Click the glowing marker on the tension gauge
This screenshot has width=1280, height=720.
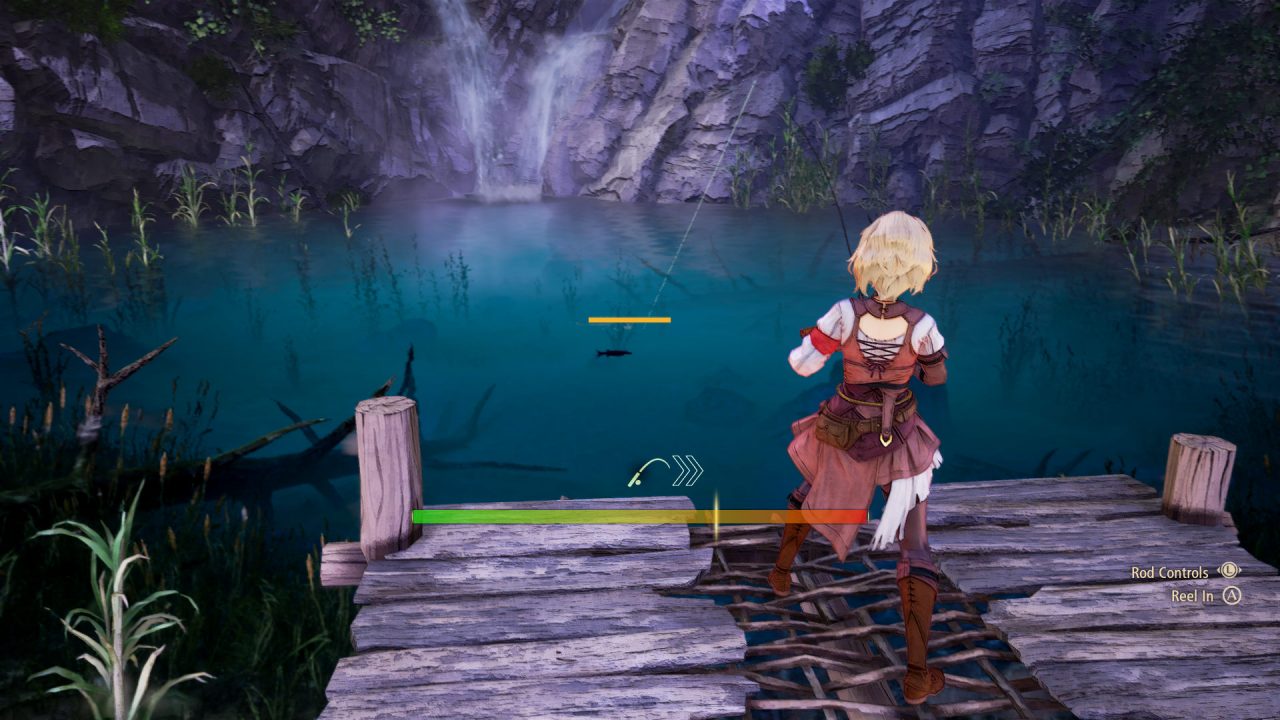(x=718, y=516)
